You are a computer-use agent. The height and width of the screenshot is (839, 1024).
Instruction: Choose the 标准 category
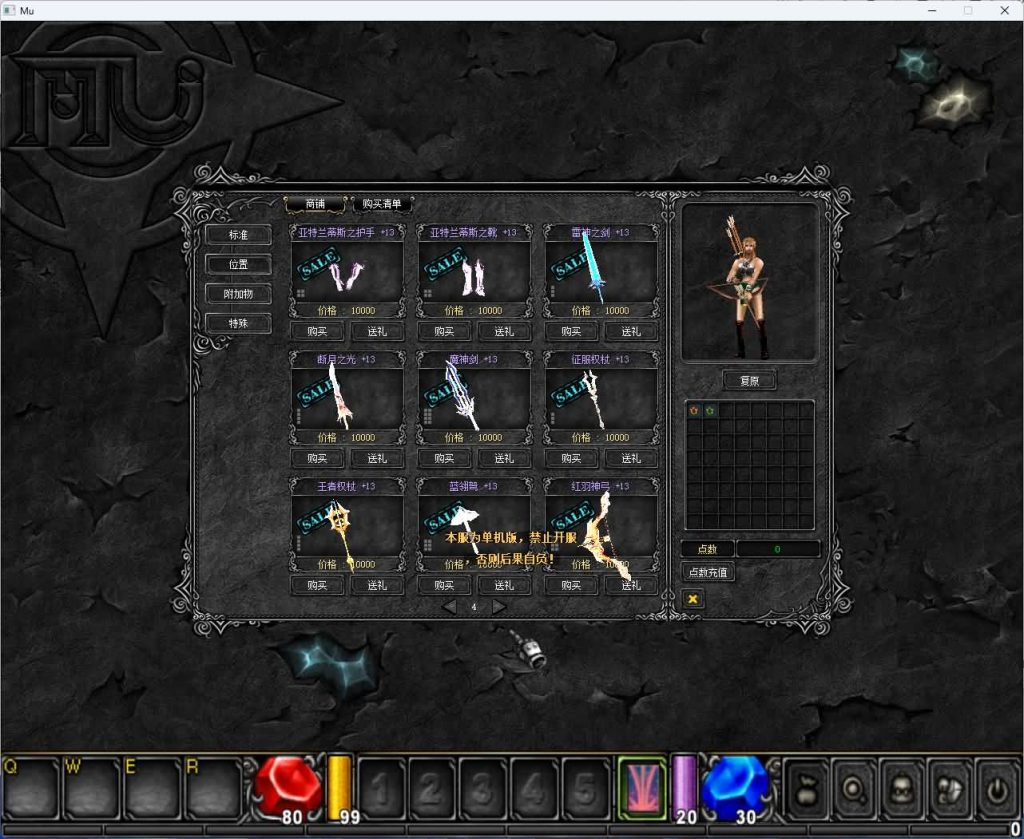[x=237, y=235]
